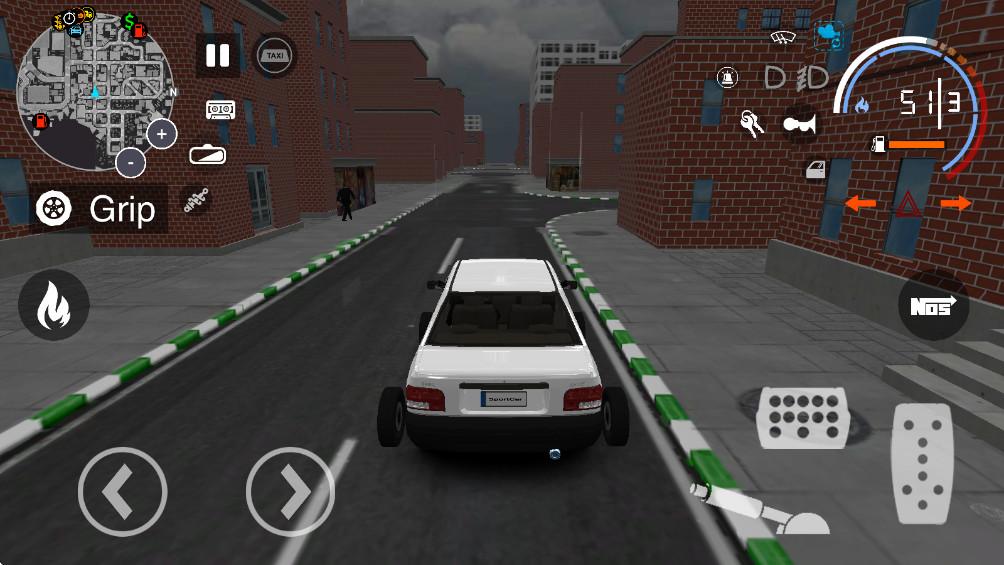The height and width of the screenshot is (565, 1004).
Task: Activate the flame burnout button
Action: [x=53, y=306]
